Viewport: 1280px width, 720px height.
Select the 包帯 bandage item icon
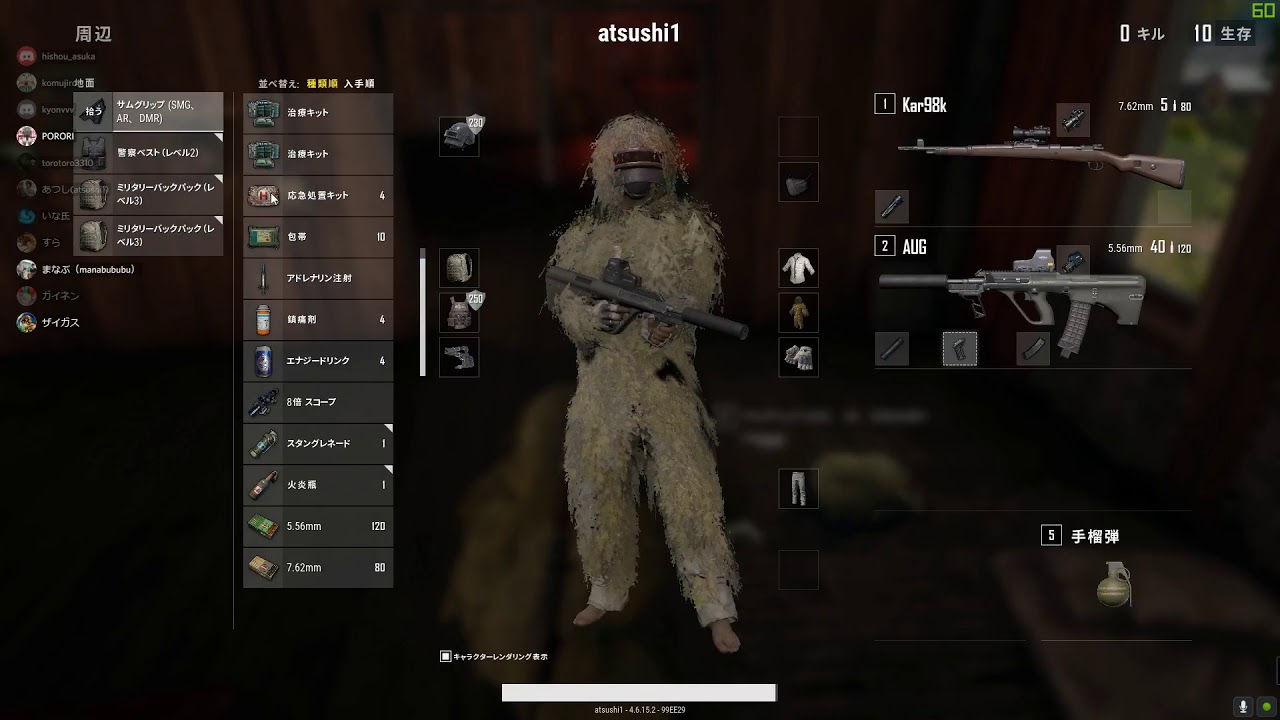point(263,237)
